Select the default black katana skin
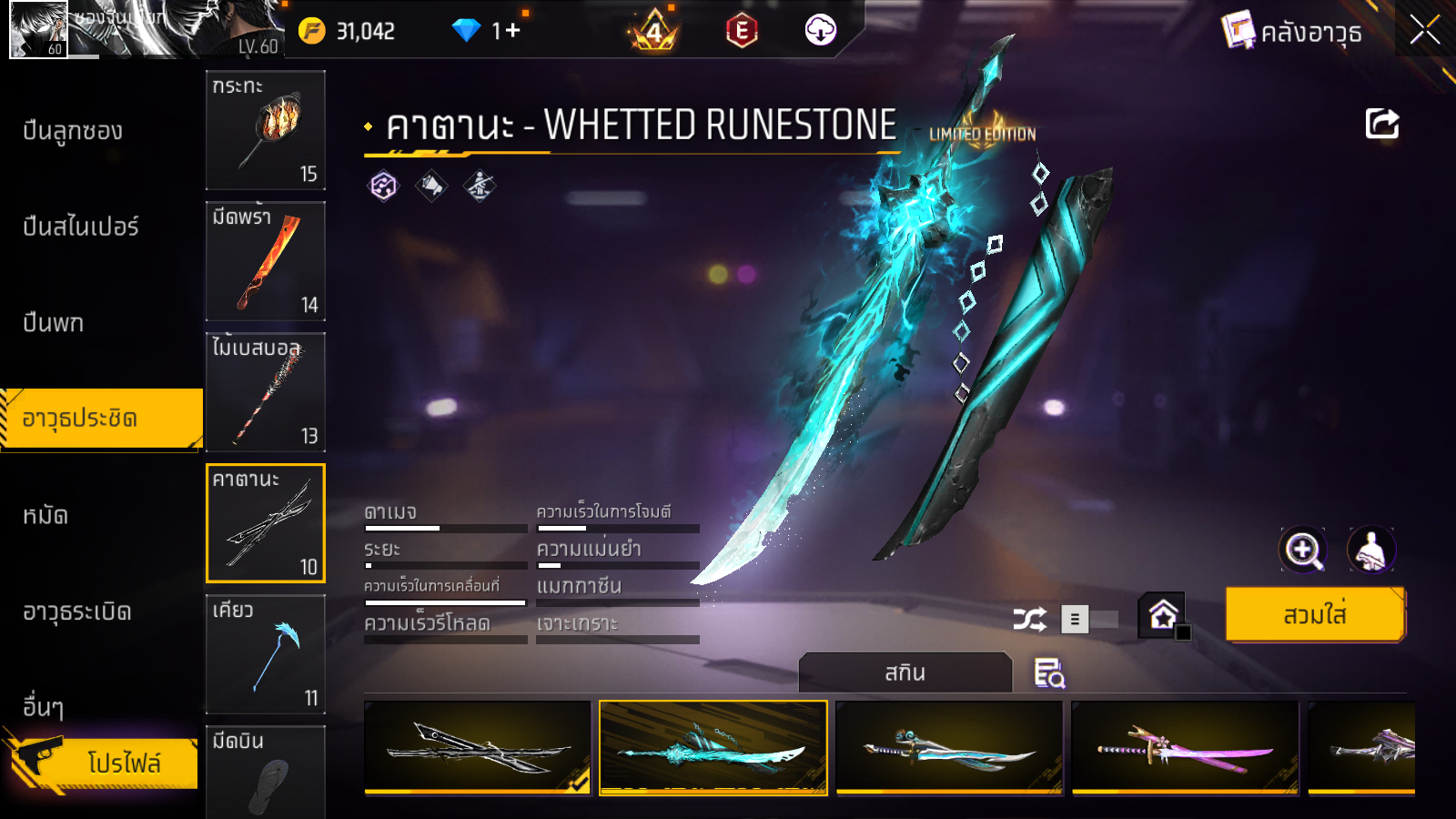 478,747
